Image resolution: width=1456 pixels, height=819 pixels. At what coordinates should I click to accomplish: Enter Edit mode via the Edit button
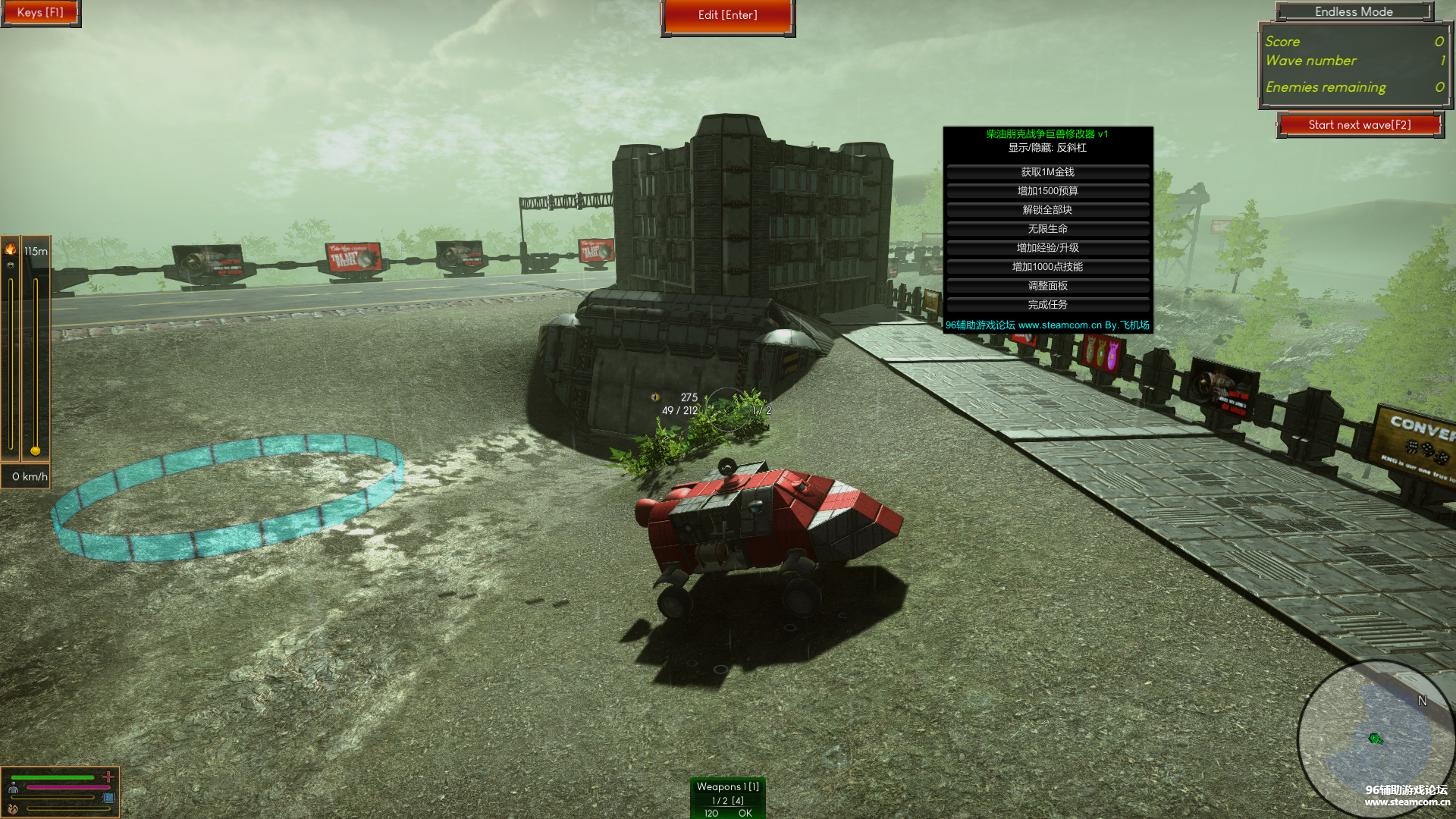click(x=727, y=15)
